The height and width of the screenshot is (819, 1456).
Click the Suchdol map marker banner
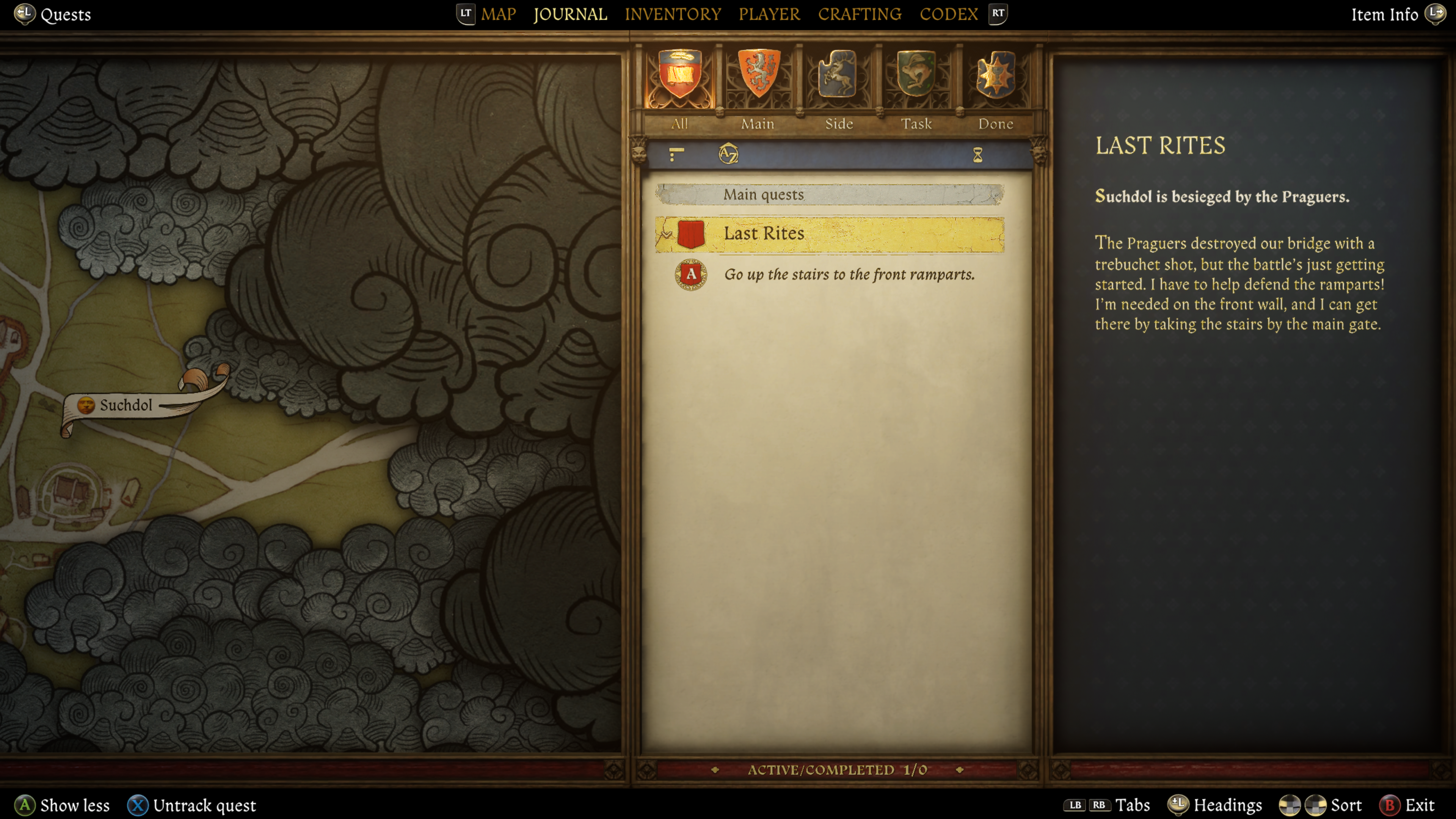click(126, 405)
